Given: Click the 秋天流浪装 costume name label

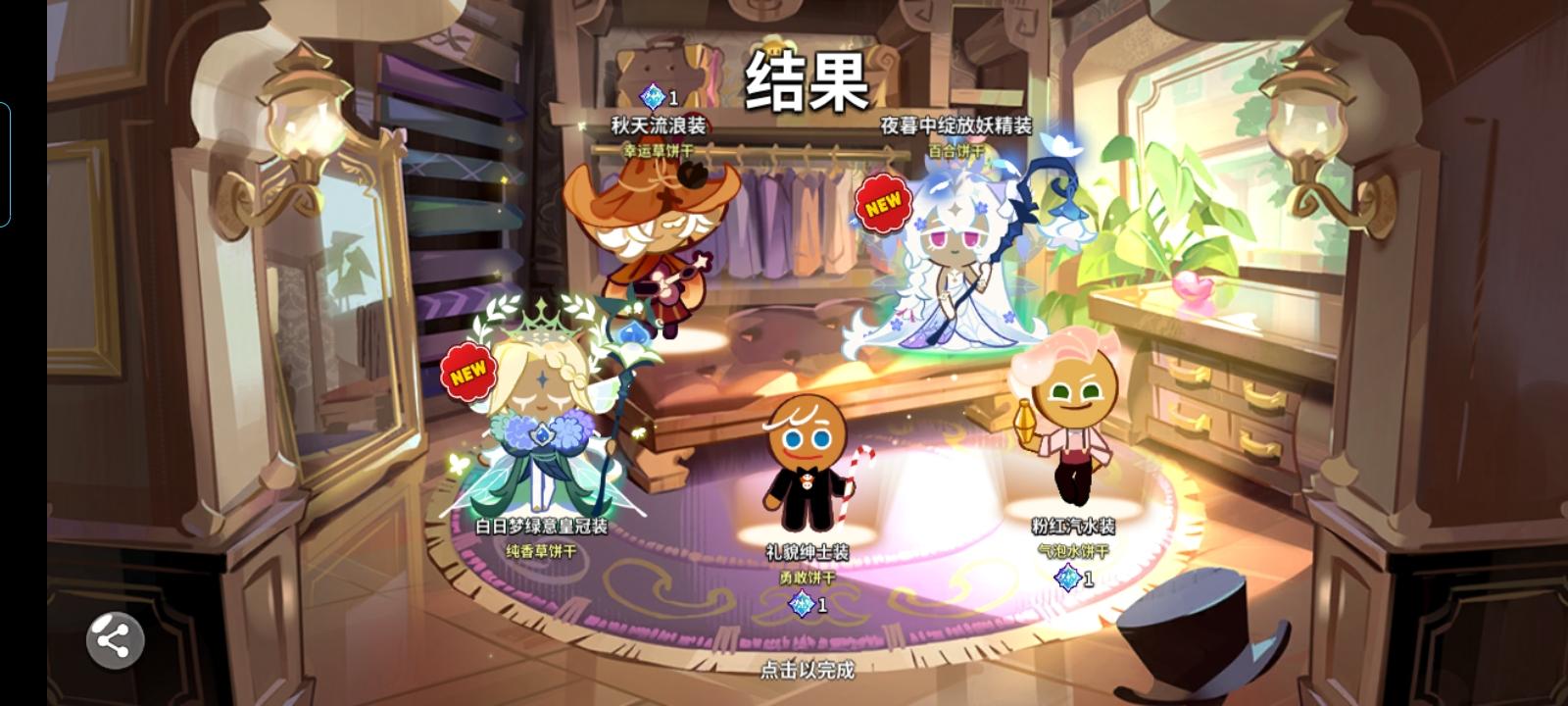Looking at the screenshot, I should (661, 126).
